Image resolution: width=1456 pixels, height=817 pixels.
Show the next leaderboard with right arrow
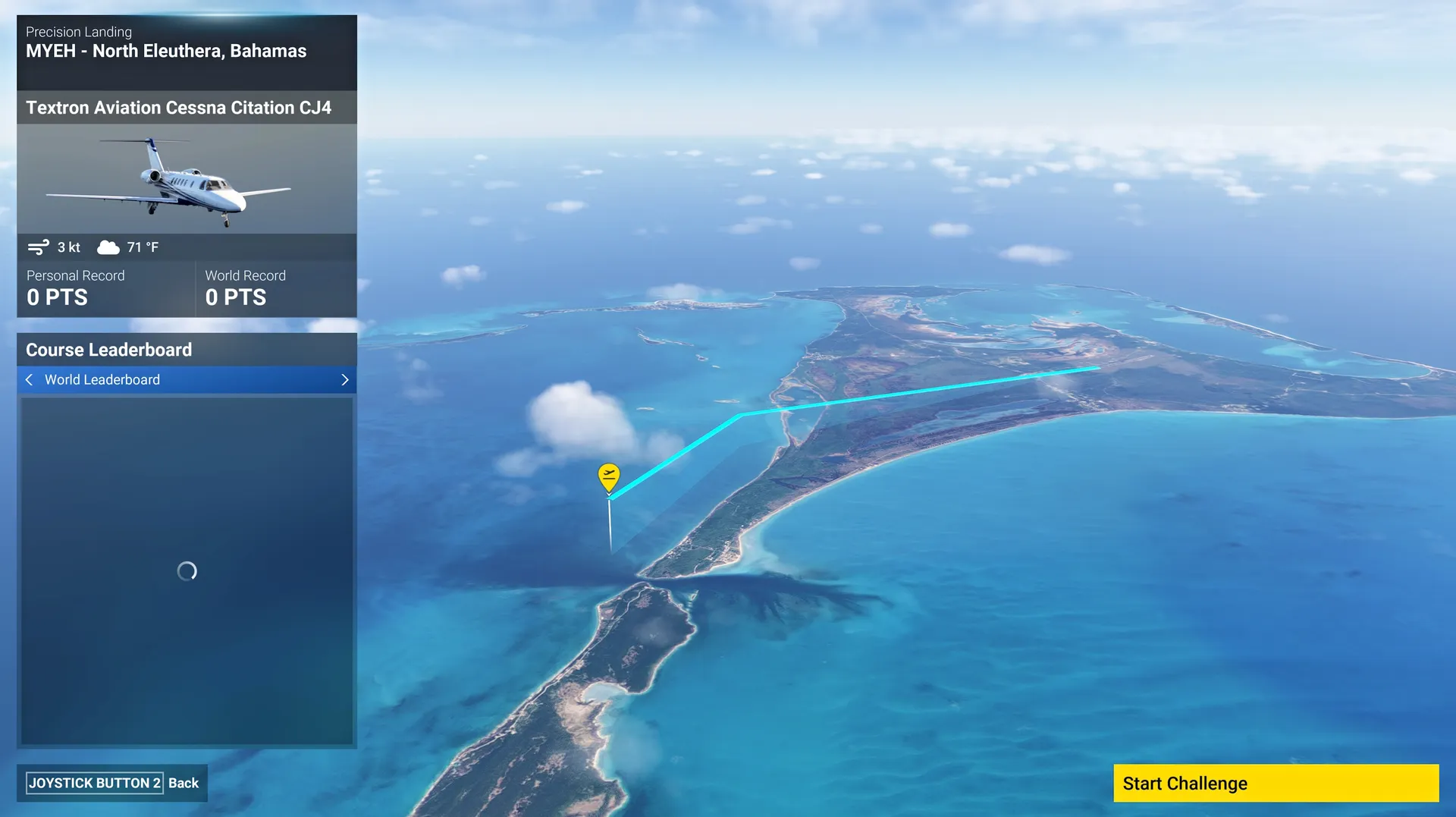pyautogui.click(x=345, y=379)
